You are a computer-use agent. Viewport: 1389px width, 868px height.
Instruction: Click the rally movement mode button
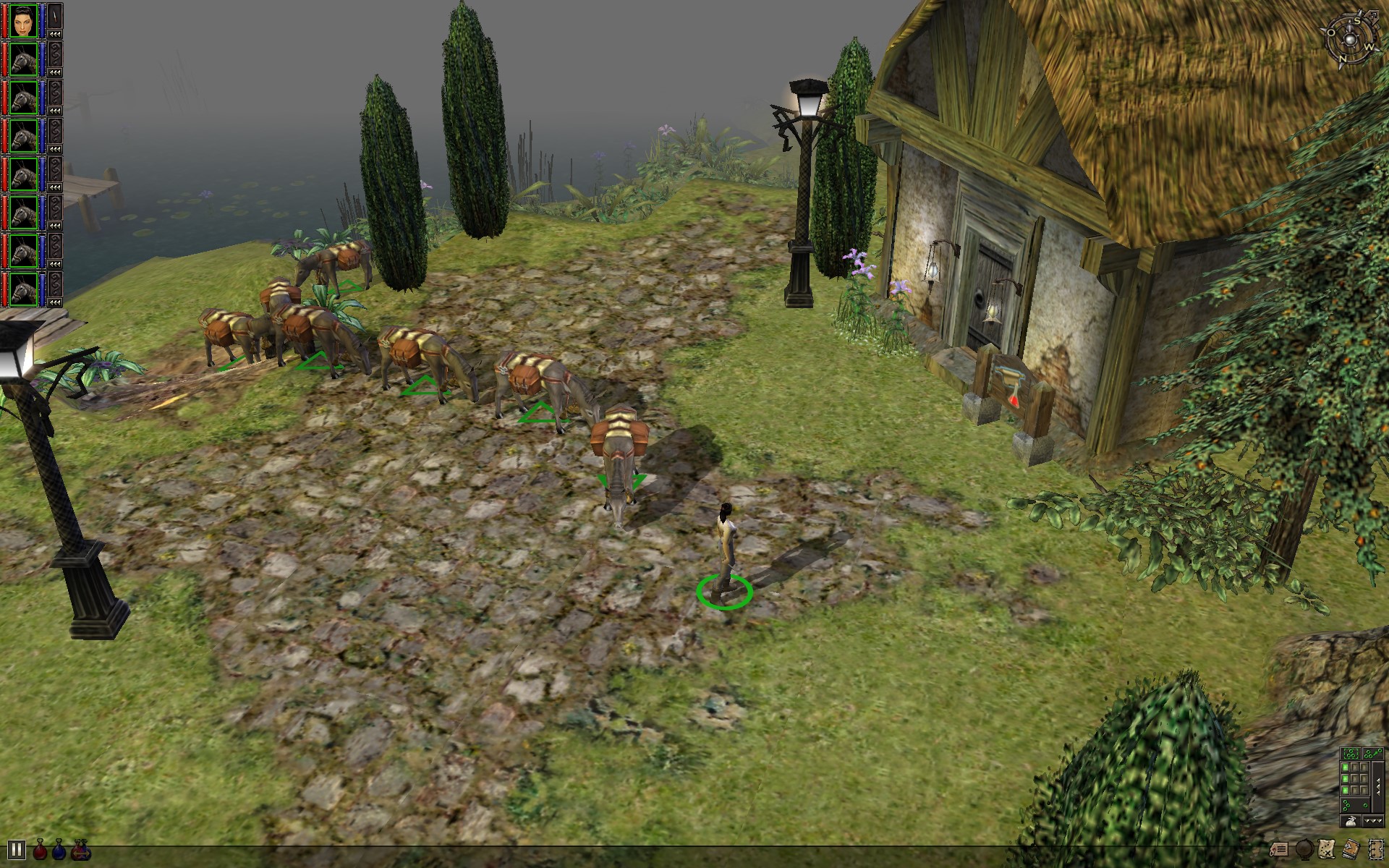[1373, 754]
